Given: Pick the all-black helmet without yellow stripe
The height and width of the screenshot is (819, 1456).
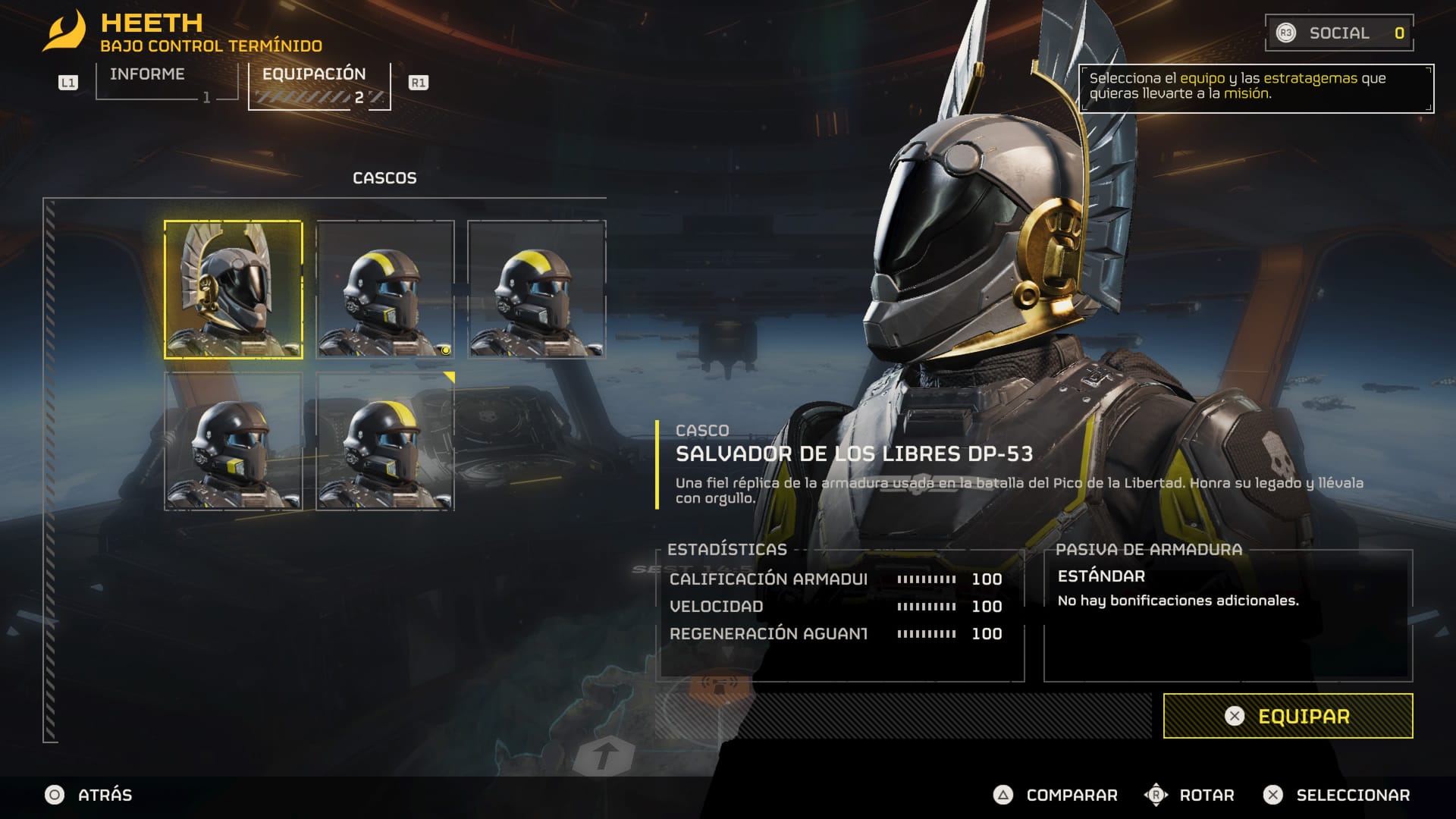Looking at the screenshot, I should tap(234, 441).
